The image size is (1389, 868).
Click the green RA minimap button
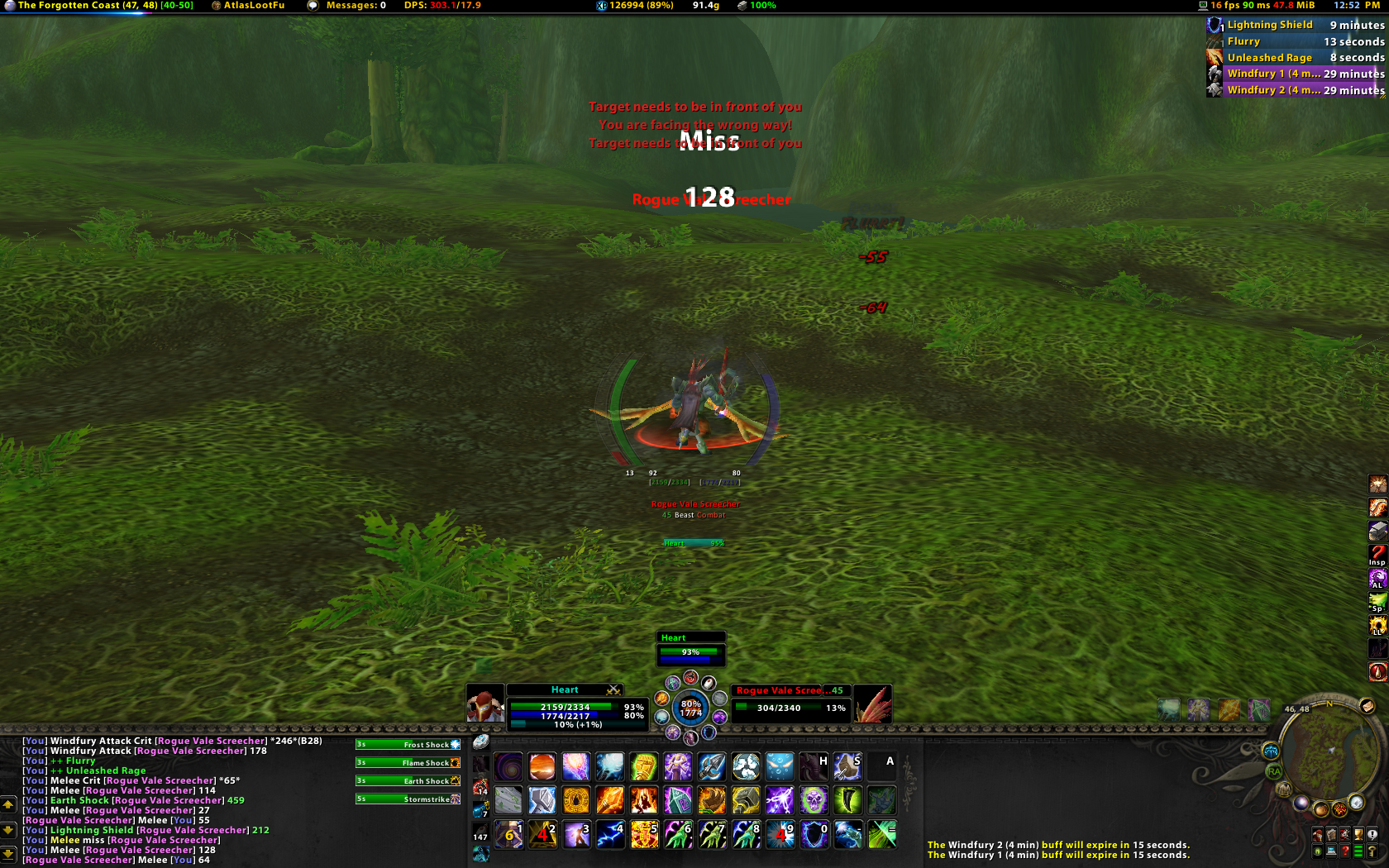point(1274,771)
